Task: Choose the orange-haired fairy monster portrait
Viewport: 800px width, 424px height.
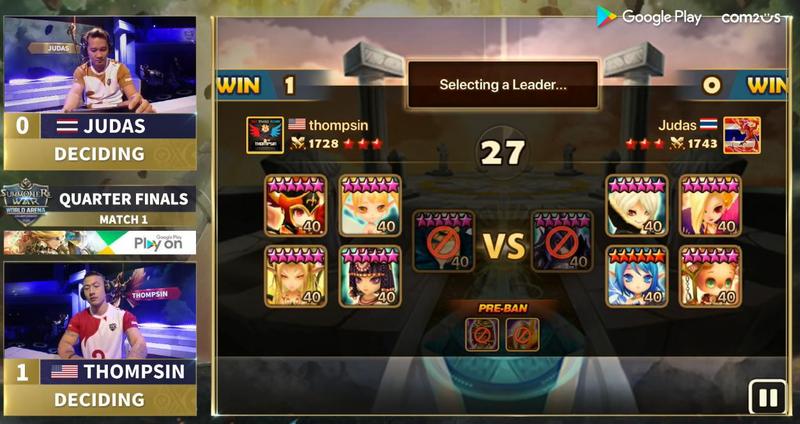Action: click(370, 206)
